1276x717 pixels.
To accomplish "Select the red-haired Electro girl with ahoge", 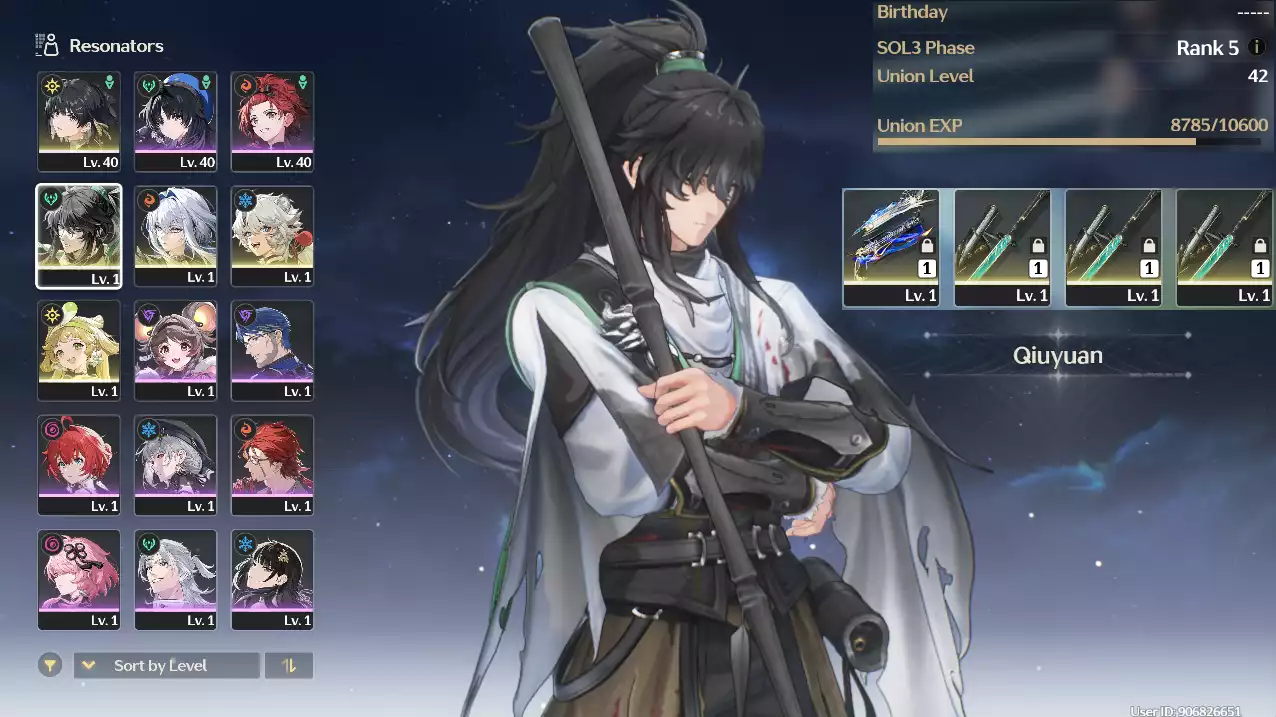I will (79, 465).
